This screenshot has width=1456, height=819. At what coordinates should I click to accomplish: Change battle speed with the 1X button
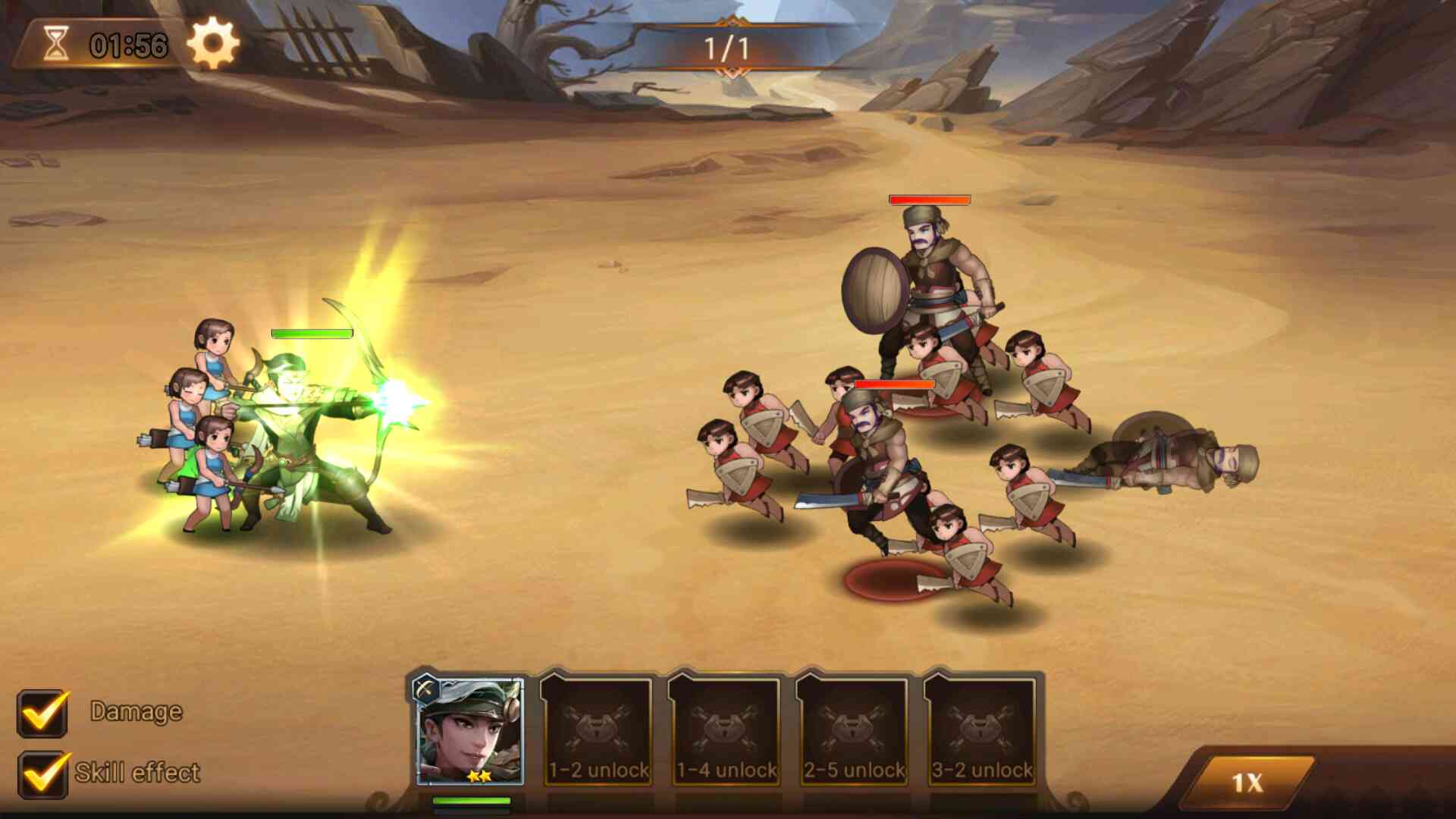point(1247,782)
